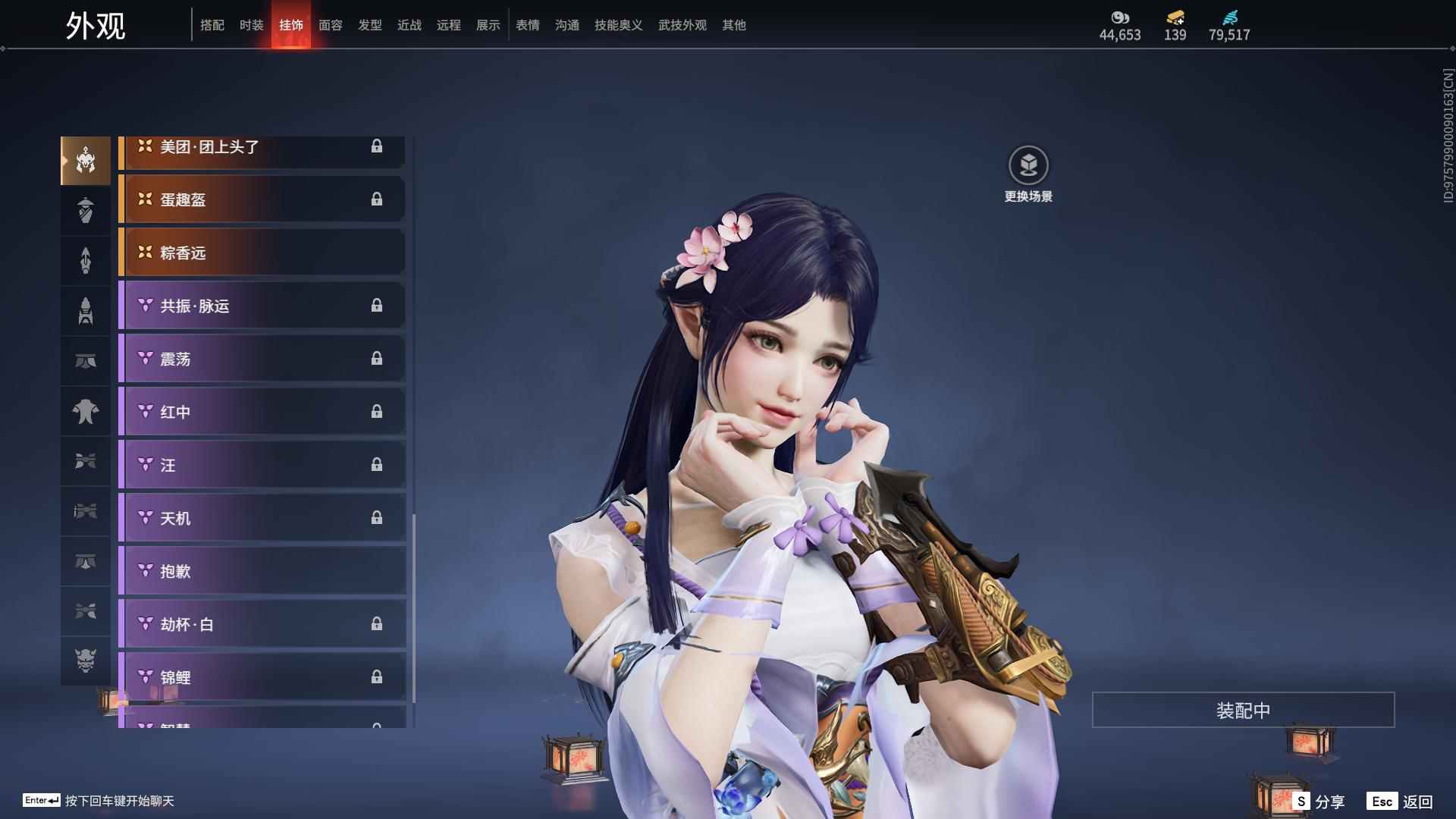Select the 蛋趣盔 accessory entry

tap(262, 199)
